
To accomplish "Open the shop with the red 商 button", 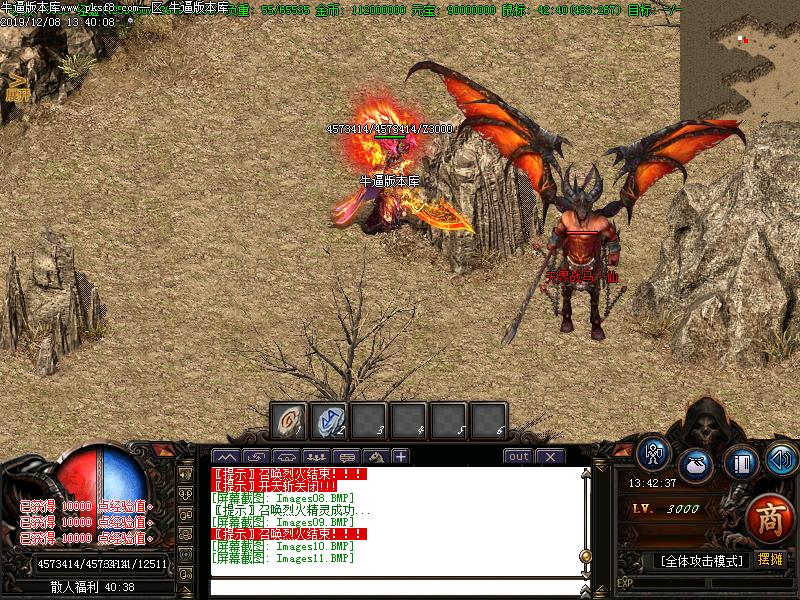I will [769, 516].
